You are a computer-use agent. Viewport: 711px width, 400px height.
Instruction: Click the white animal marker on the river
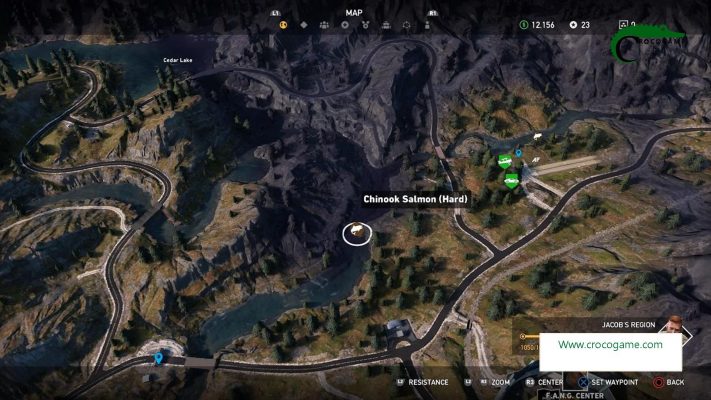[537, 137]
